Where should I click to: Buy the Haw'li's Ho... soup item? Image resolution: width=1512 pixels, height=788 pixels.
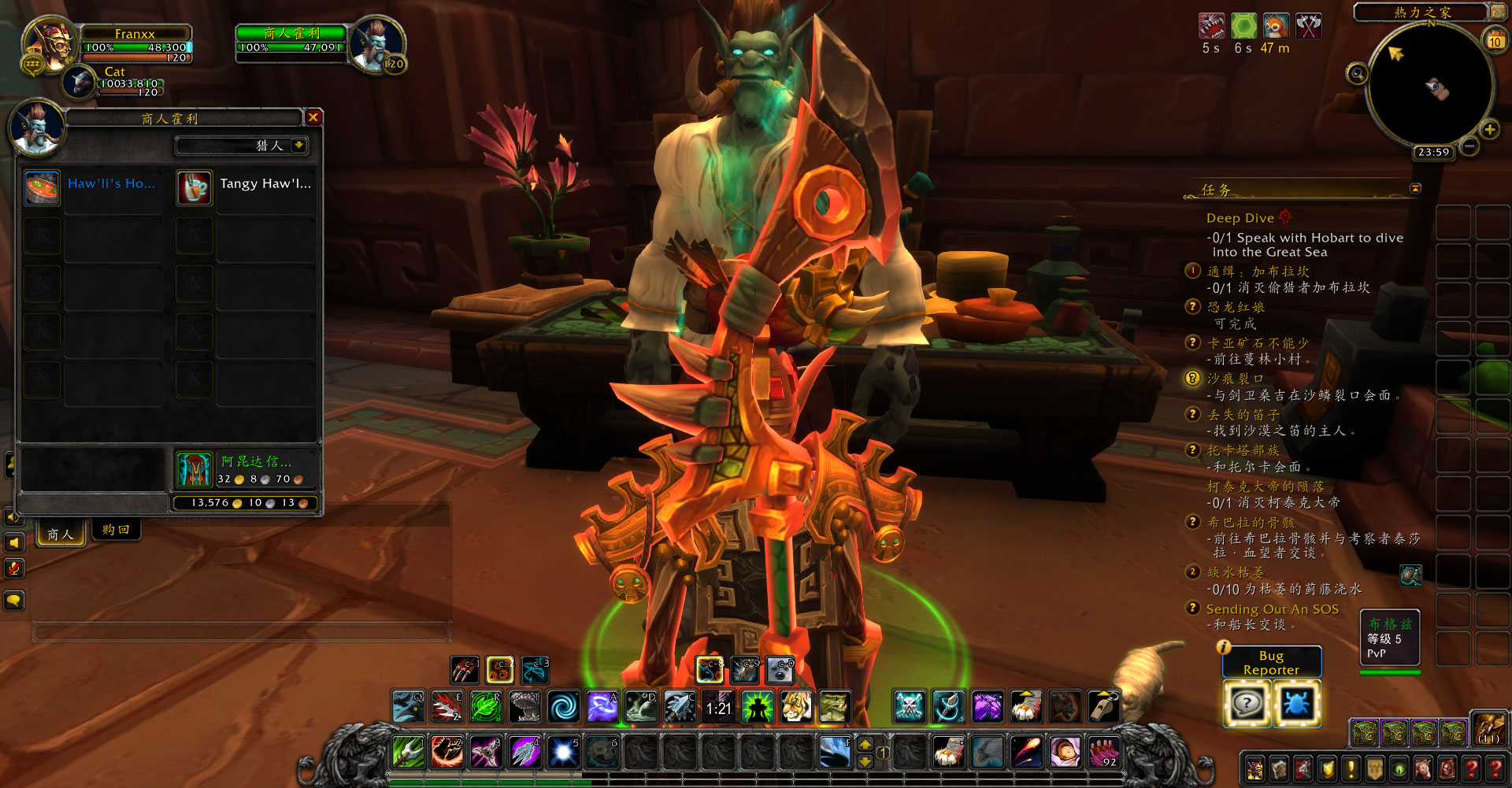[42, 188]
